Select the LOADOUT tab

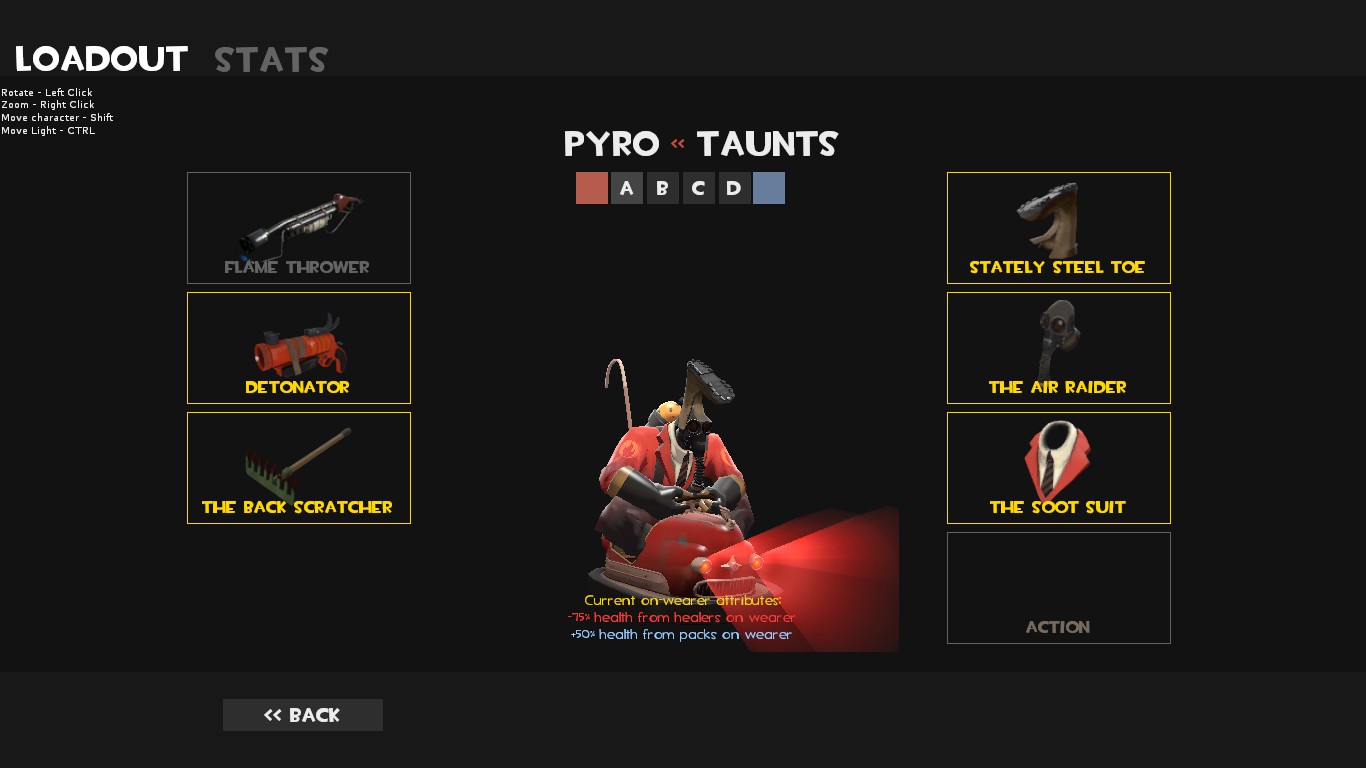pos(100,58)
